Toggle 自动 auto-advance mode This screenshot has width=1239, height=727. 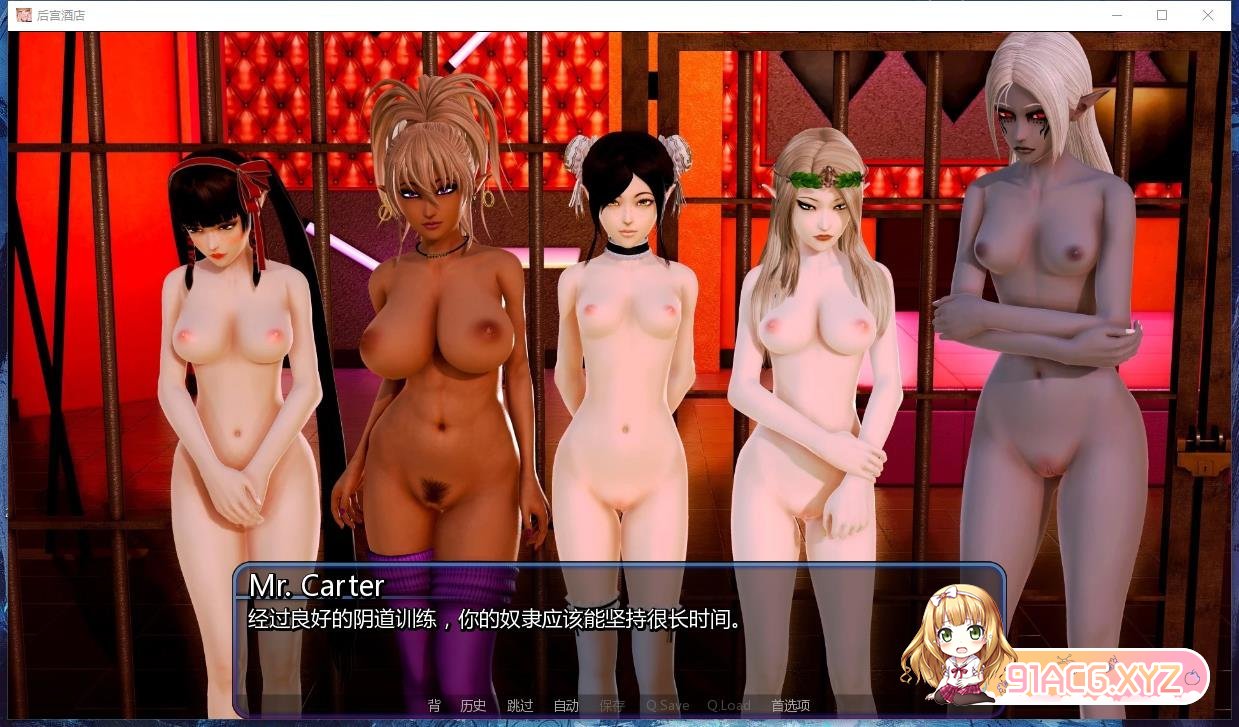[566, 706]
